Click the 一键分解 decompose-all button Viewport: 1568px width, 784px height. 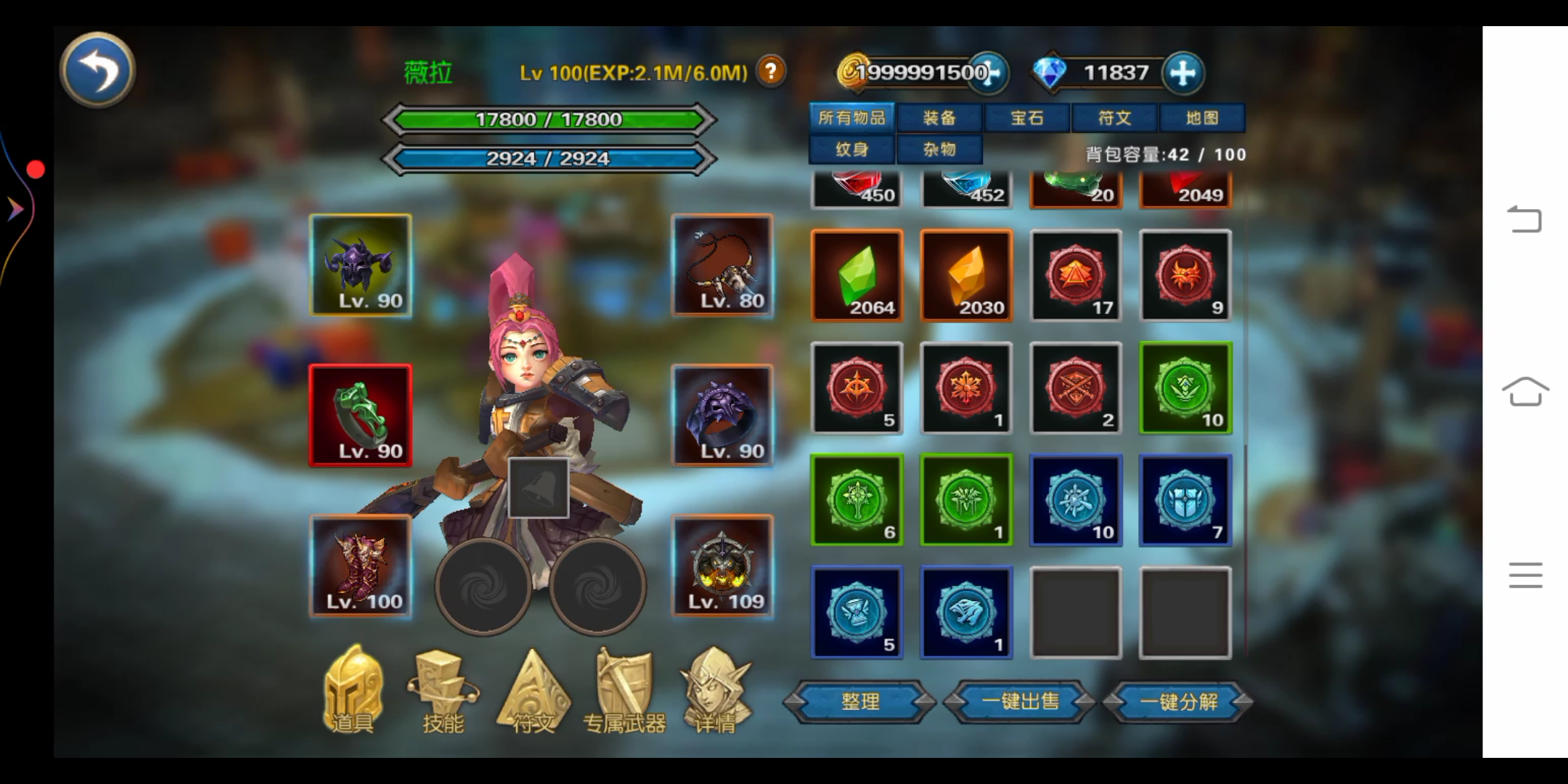(1178, 701)
